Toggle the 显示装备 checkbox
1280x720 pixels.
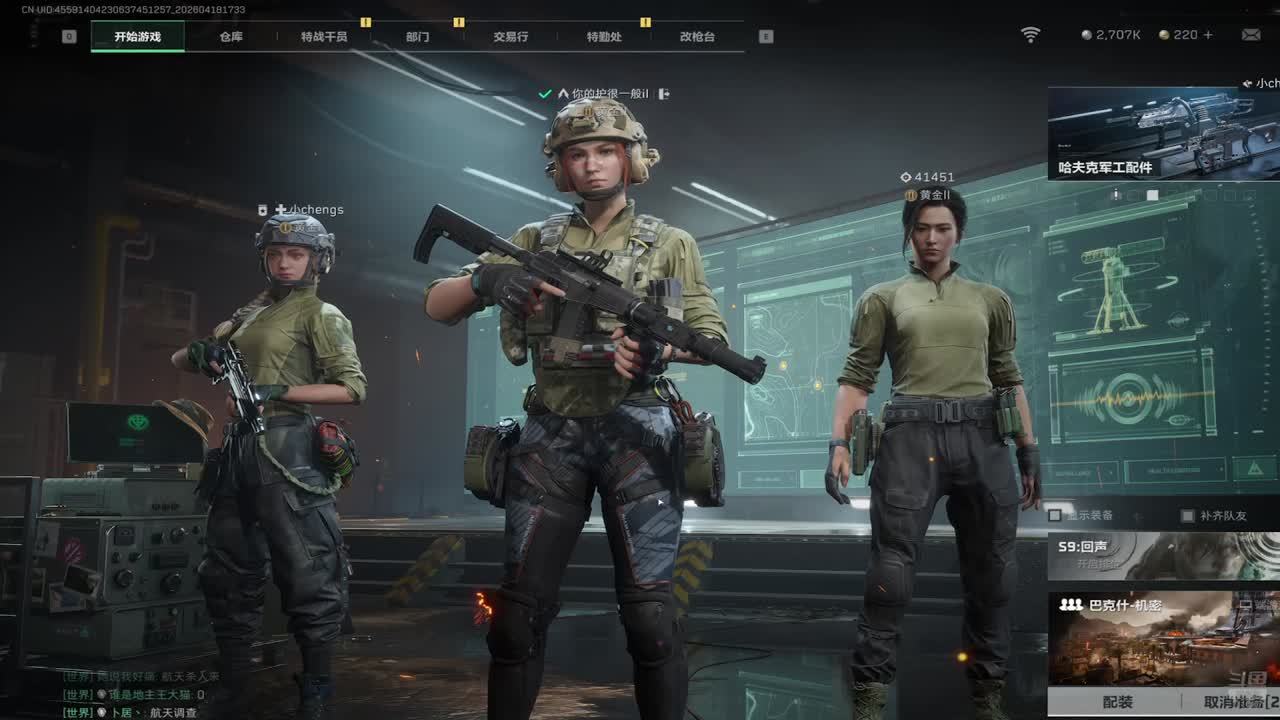pyautogui.click(x=1055, y=516)
